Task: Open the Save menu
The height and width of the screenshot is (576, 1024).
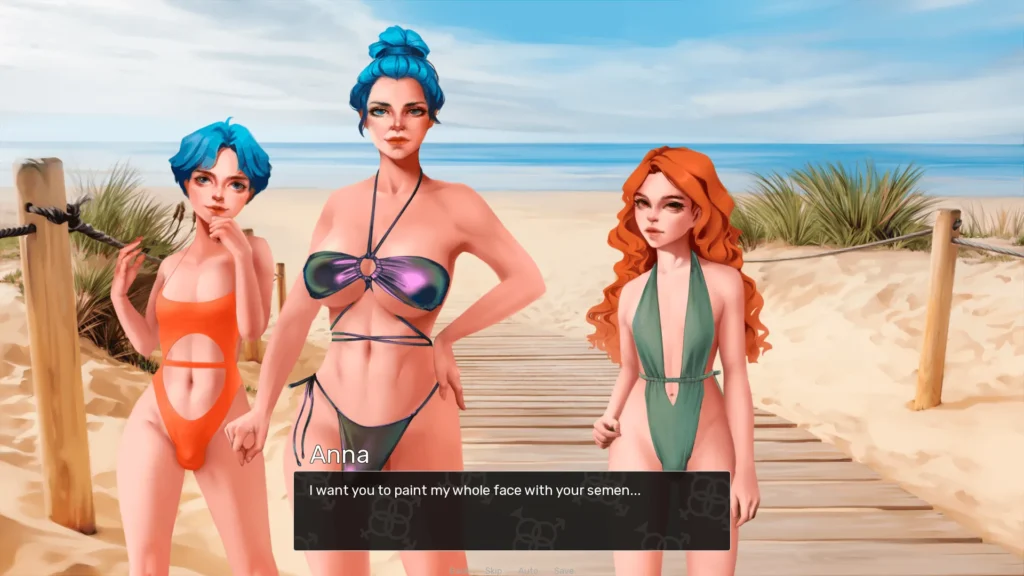Action: [x=563, y=570]
